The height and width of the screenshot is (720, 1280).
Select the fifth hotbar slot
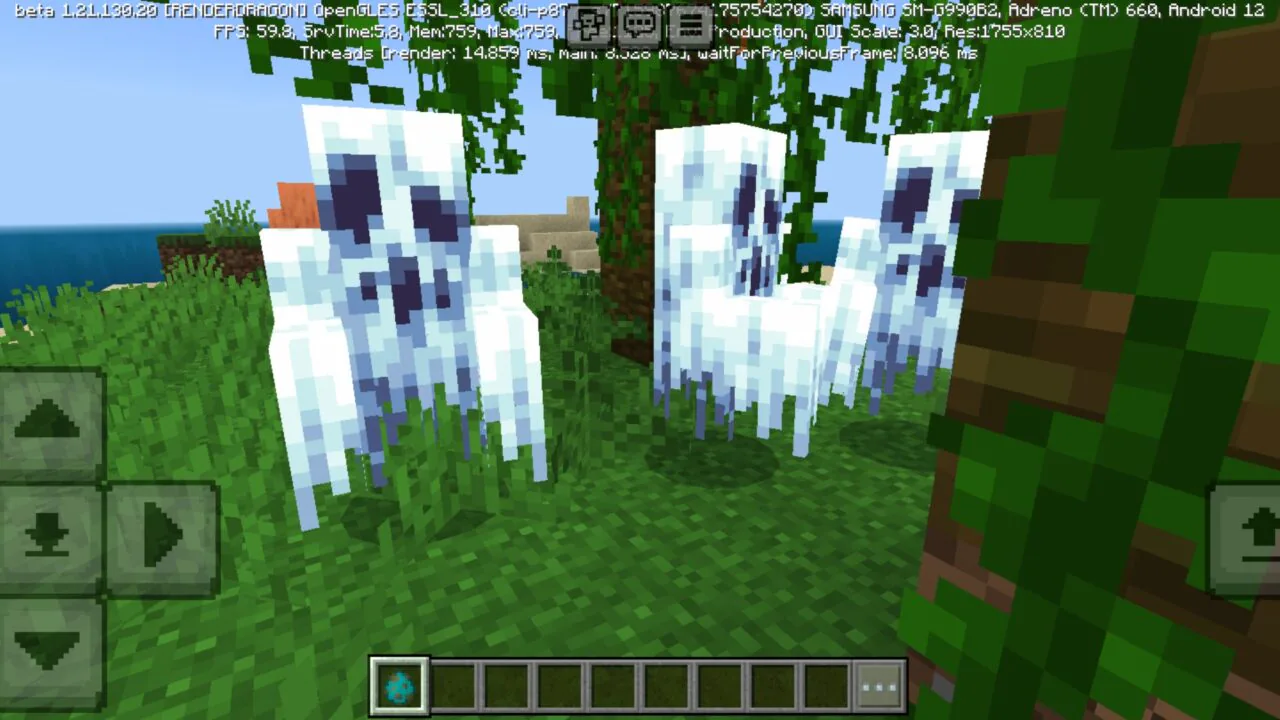613,684
